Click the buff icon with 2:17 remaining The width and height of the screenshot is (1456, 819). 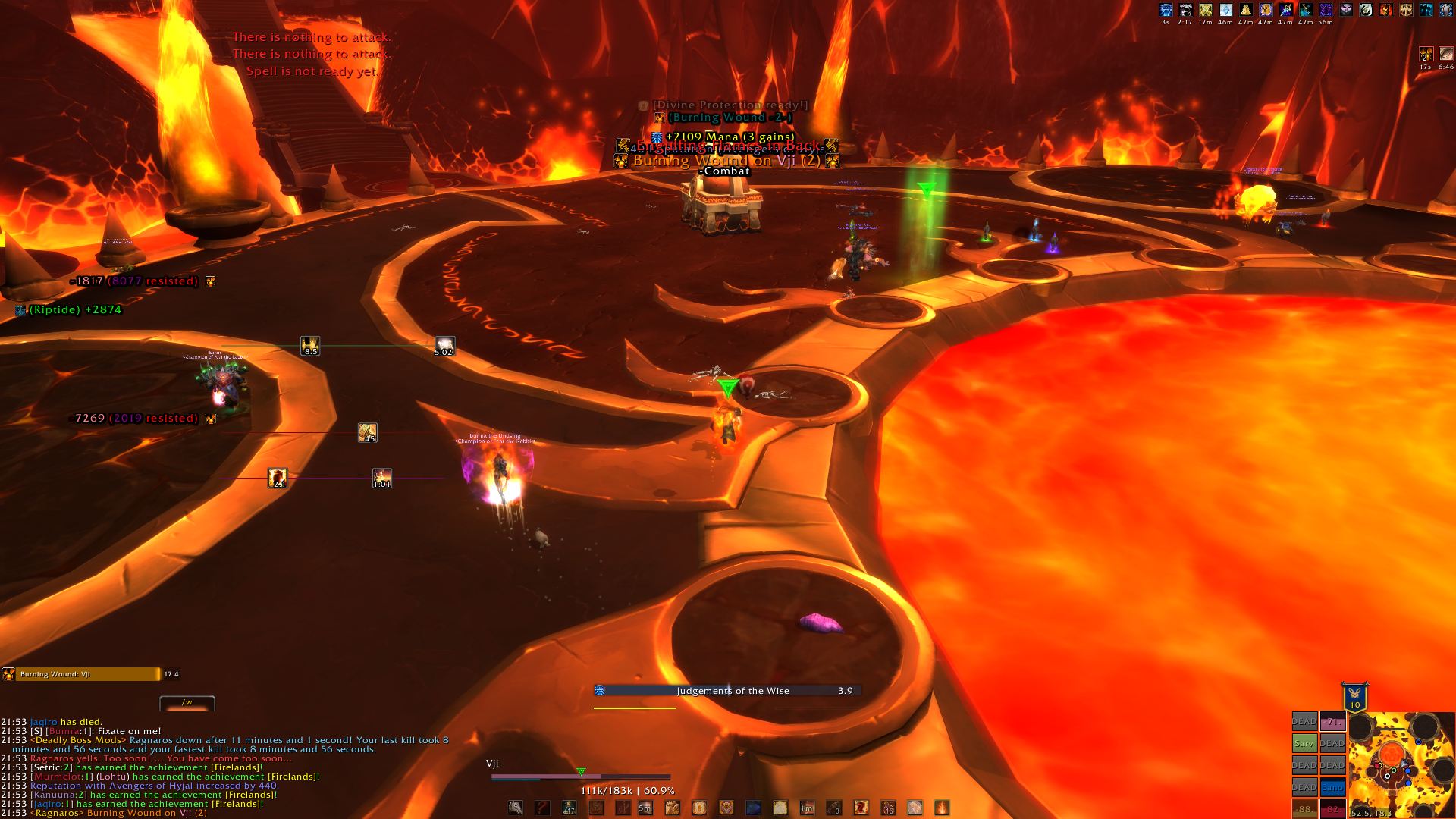point(1185,10)
